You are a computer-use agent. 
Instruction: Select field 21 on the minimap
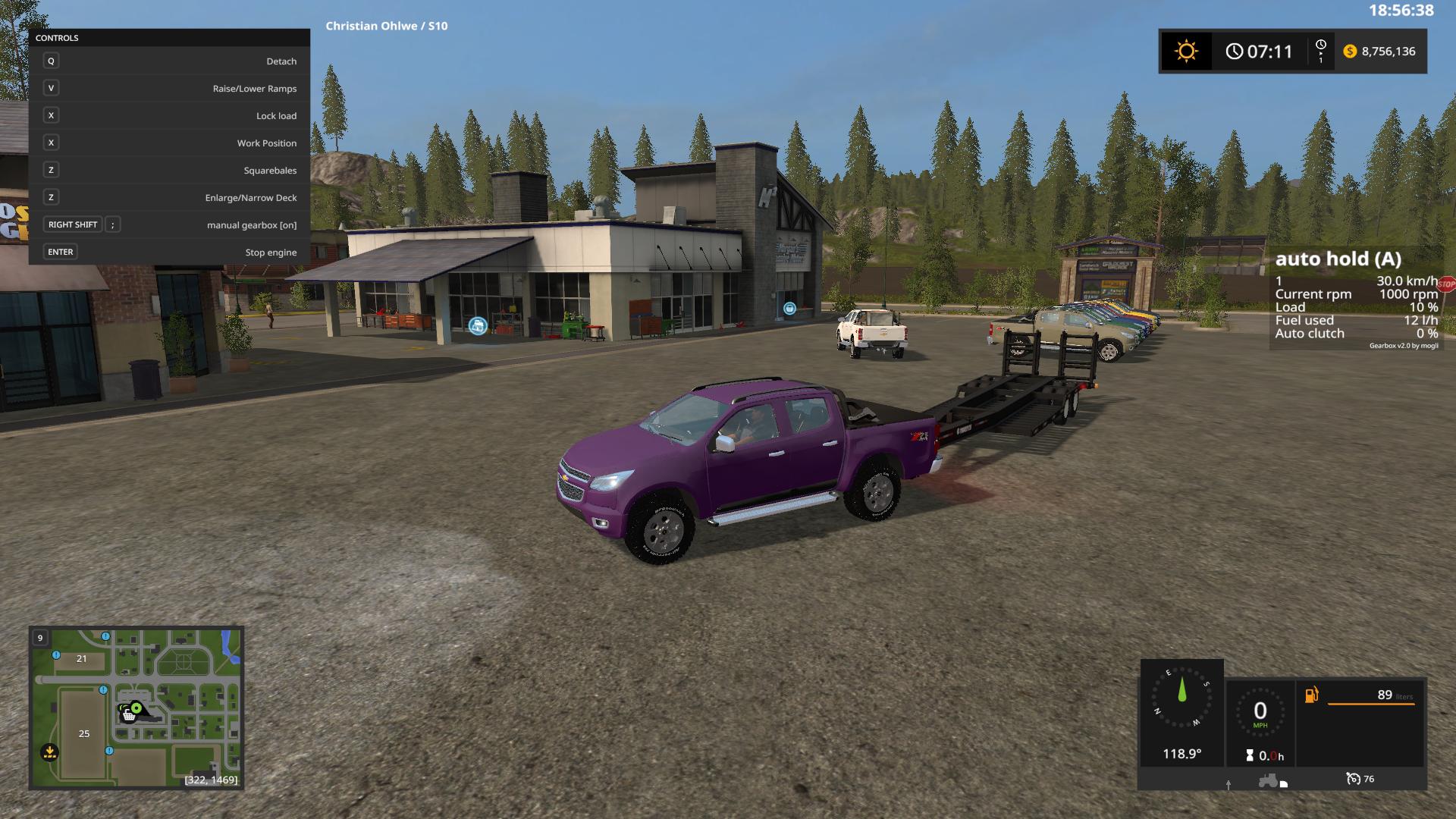(x=81, y=659)
